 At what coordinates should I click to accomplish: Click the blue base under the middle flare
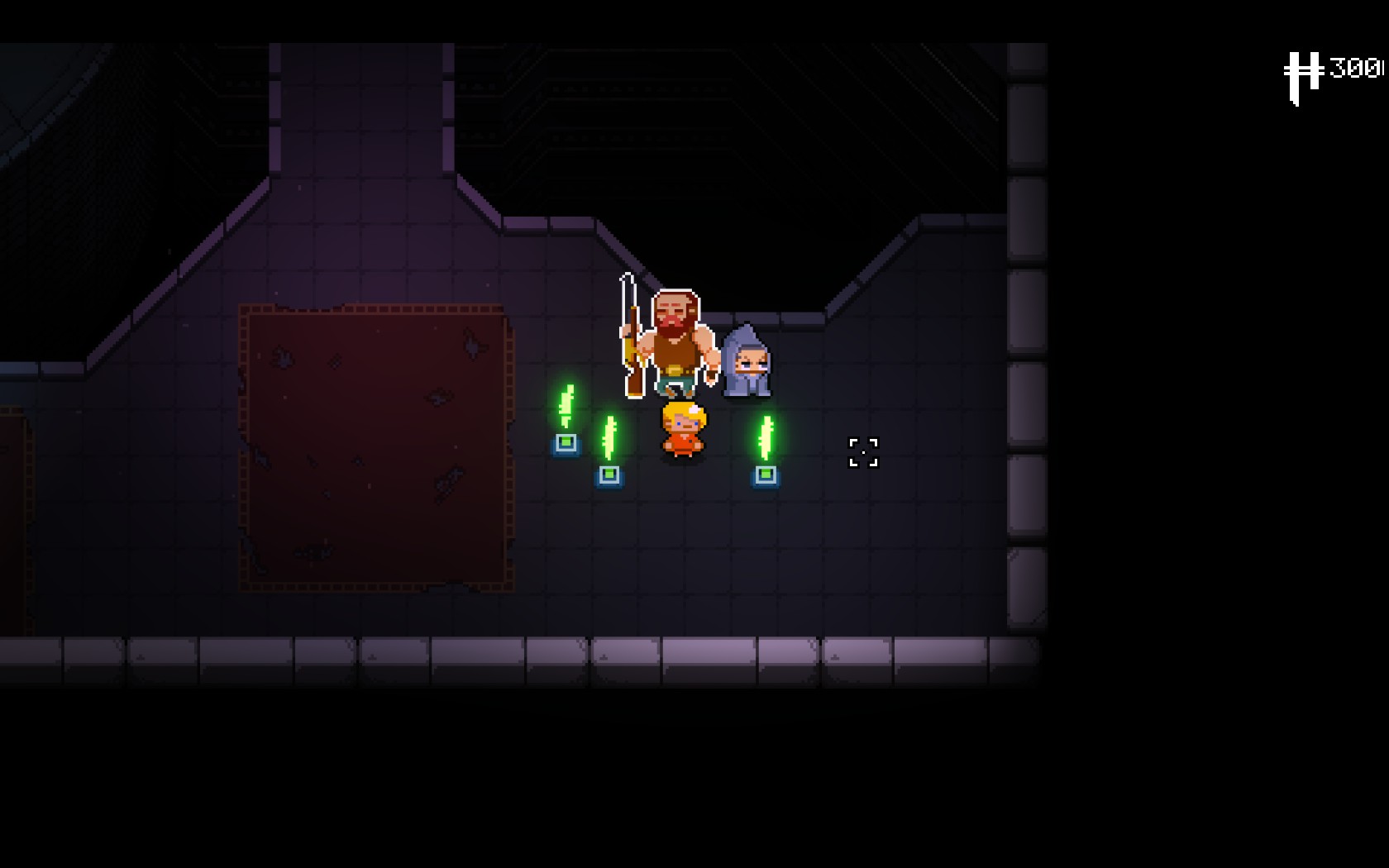pyautogui.click(x=610, y=475)
